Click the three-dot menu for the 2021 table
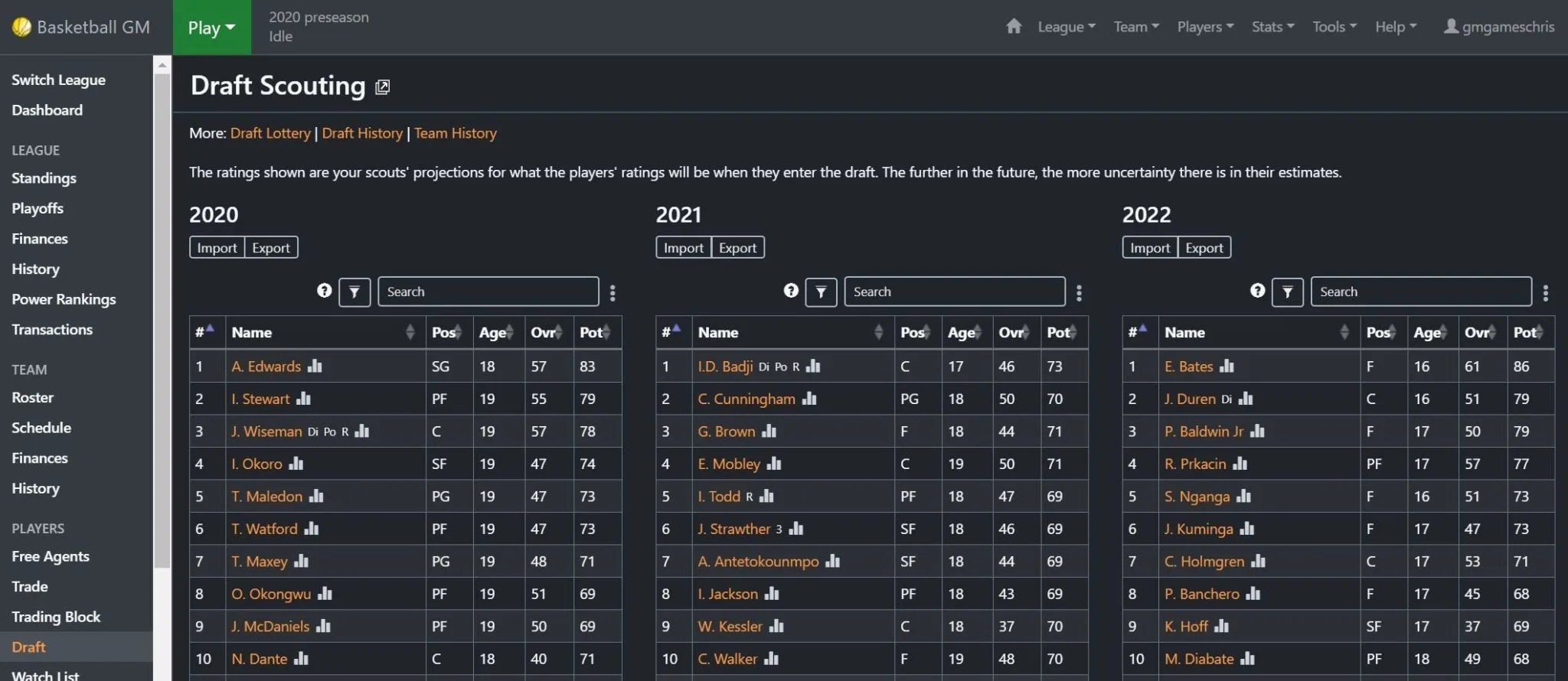Image resolution: width=1568 pixels, height=681 pixels. click(1079, 292)
